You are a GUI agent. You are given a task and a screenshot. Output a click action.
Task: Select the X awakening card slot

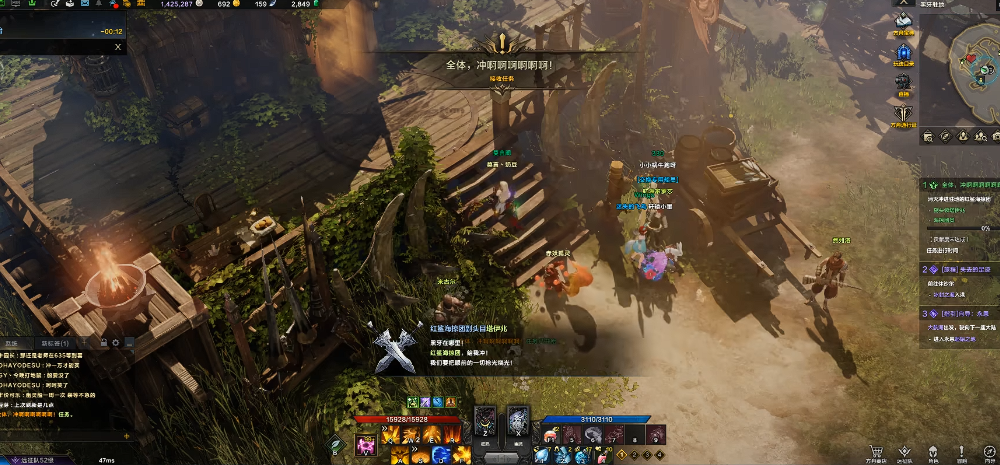coord(518,423)
